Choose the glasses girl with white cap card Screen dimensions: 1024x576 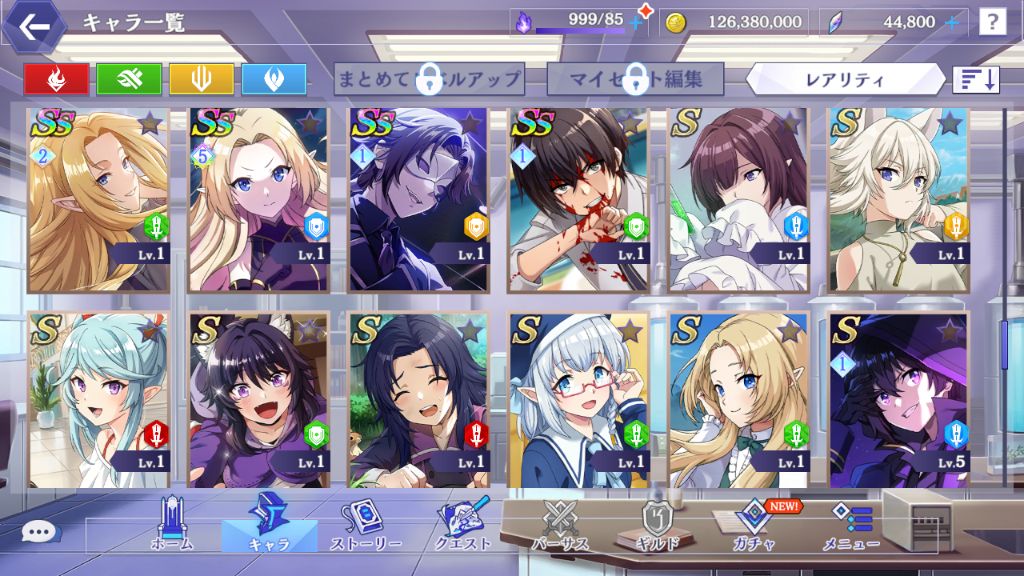[x=579, y=399]
